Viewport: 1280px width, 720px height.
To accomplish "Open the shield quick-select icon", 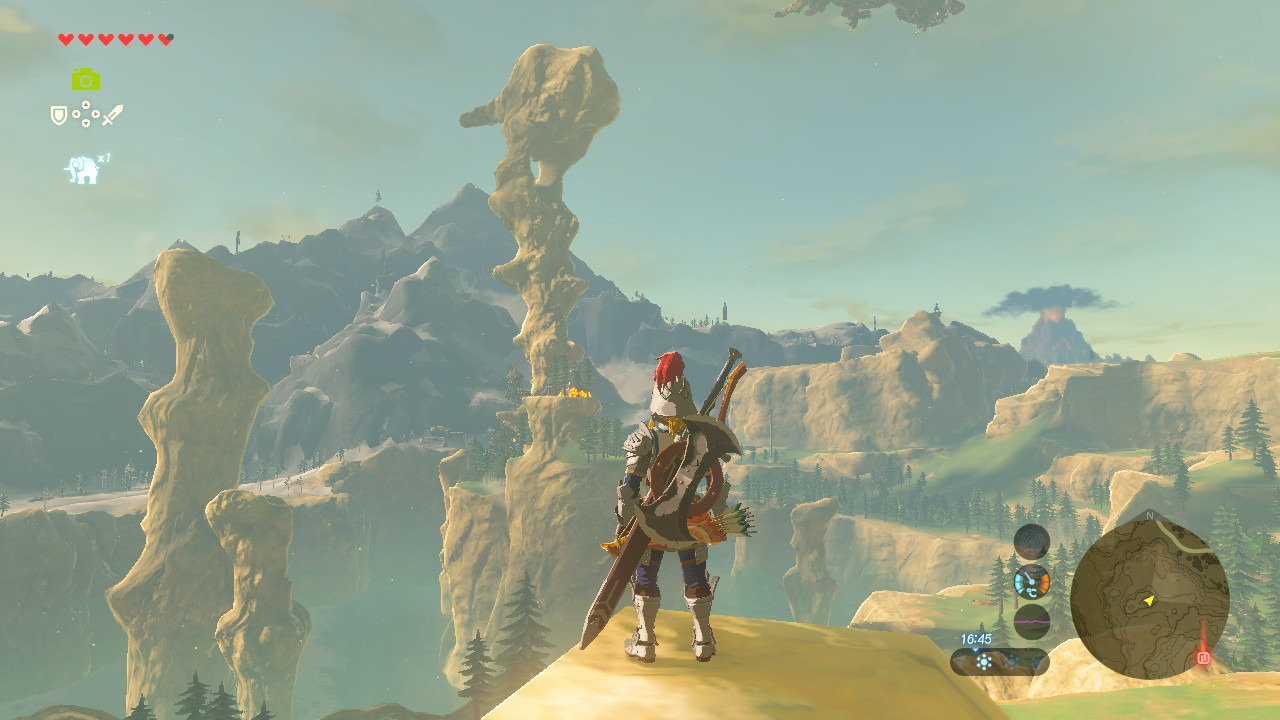I will point(59,116).
